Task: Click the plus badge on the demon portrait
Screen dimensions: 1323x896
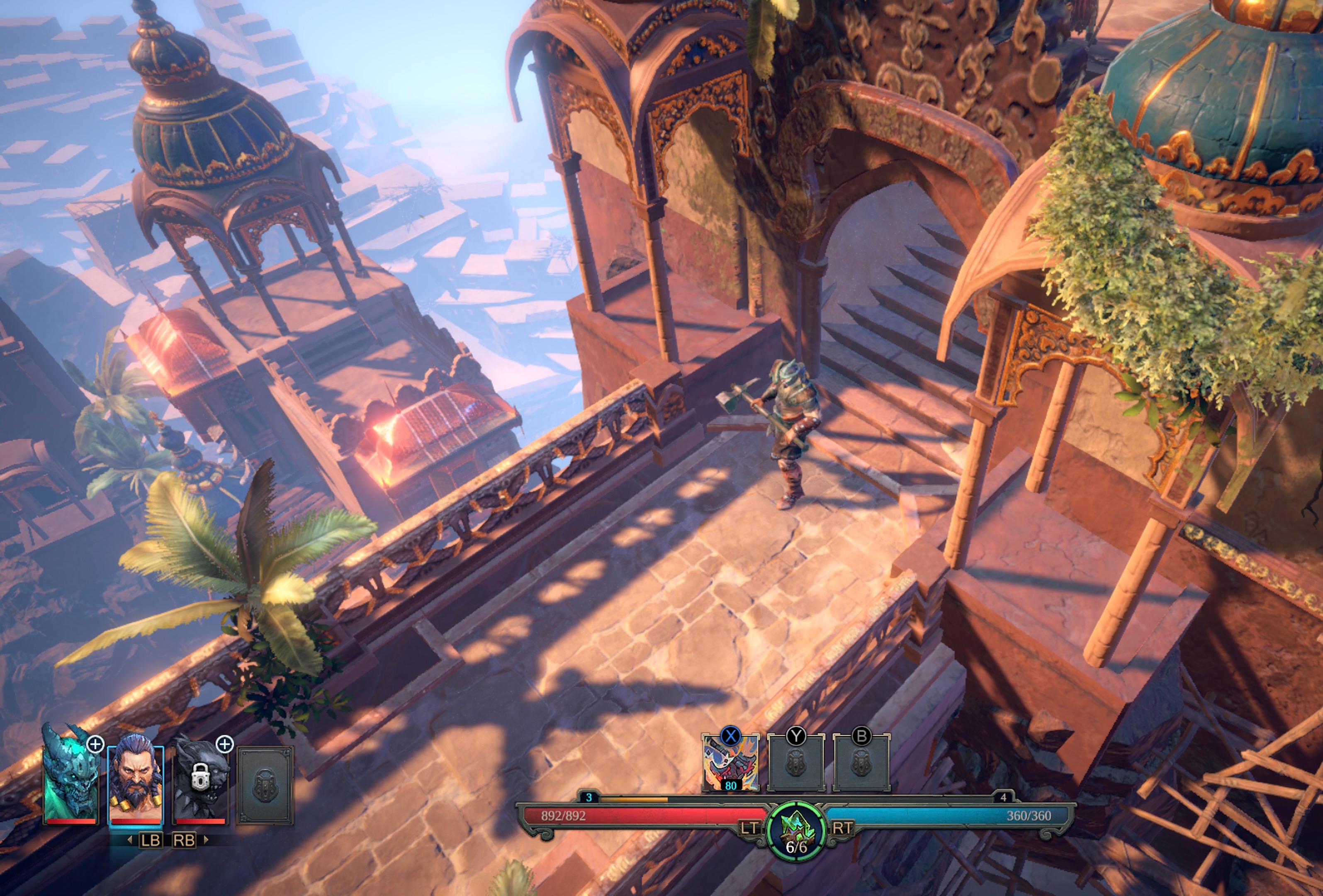Action: point(95,743)
